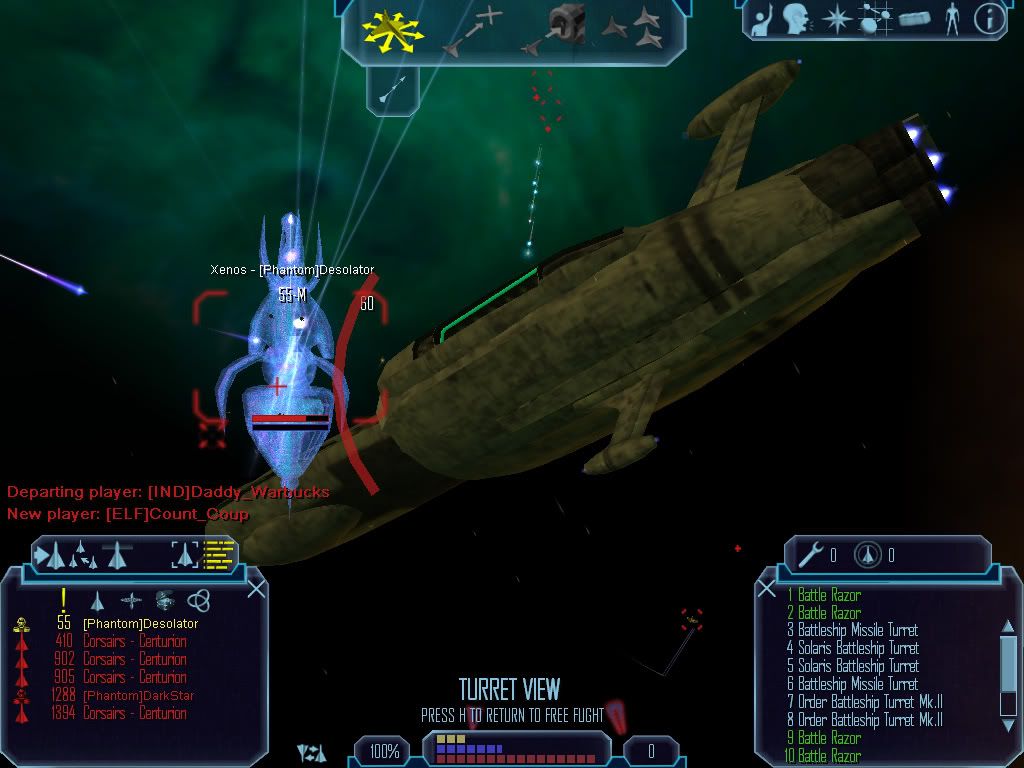This screenshot has height=768, width=1024.
Task: Open the inventory cargo icon
Action: [914, 19]
